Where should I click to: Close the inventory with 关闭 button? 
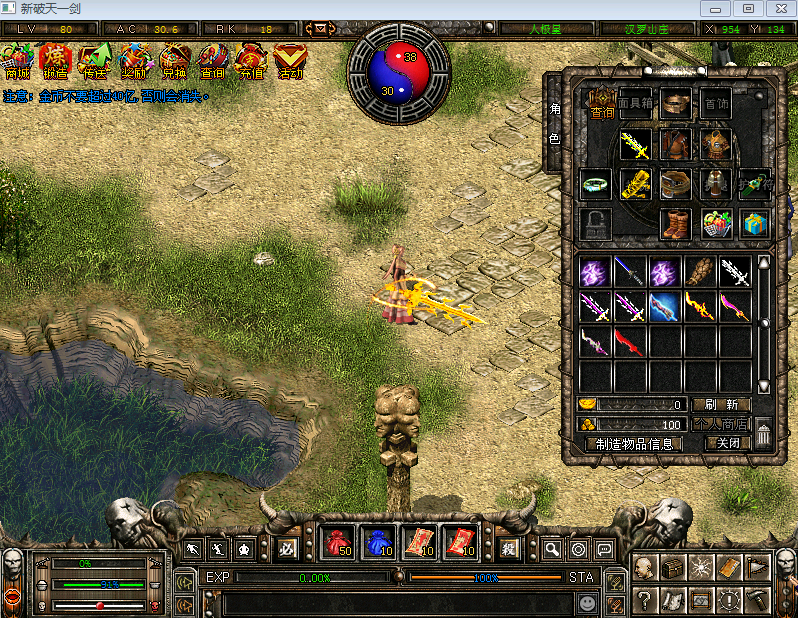[x=727, y=443]
